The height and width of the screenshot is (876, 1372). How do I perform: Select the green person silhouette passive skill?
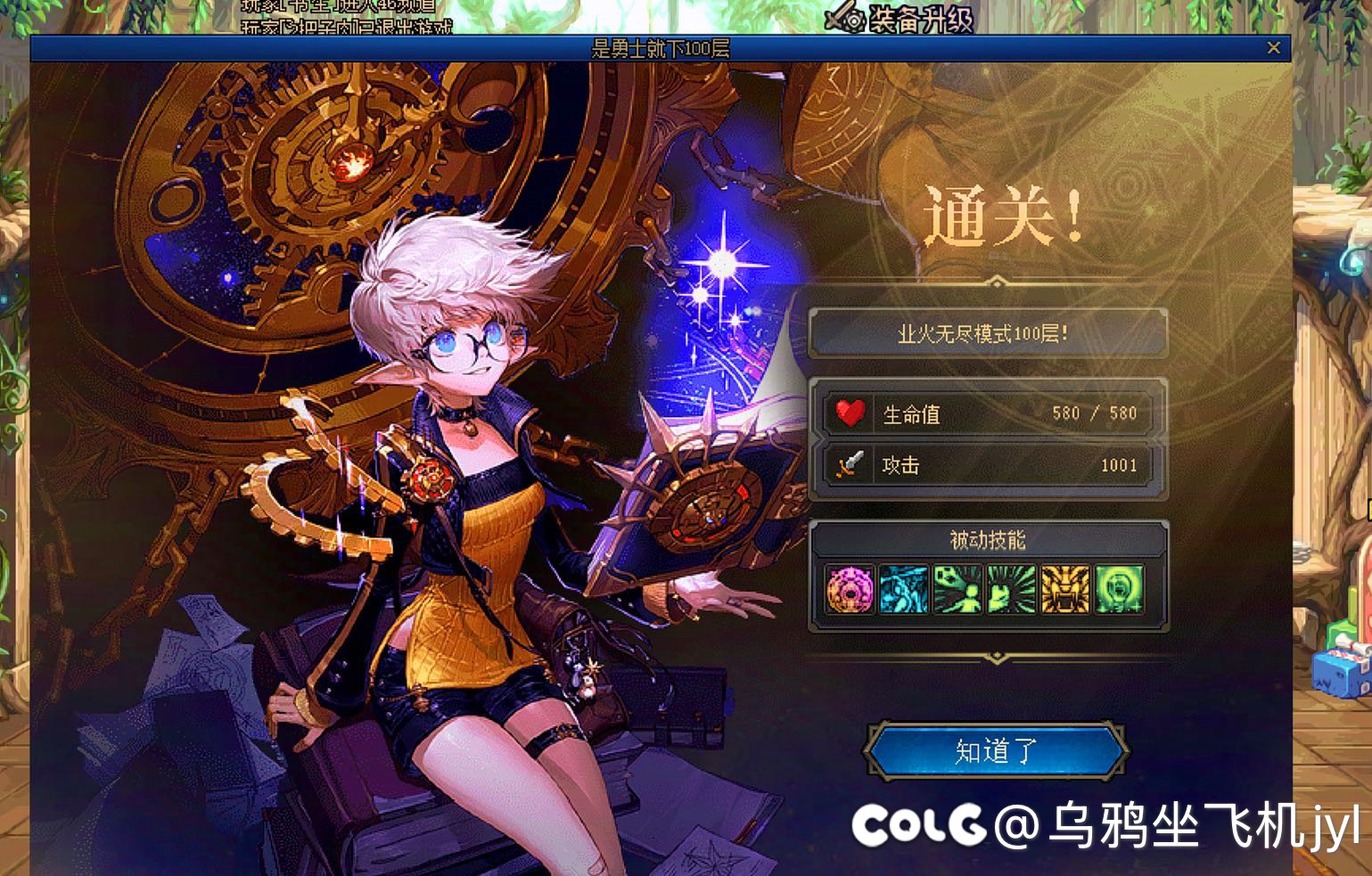957,589
